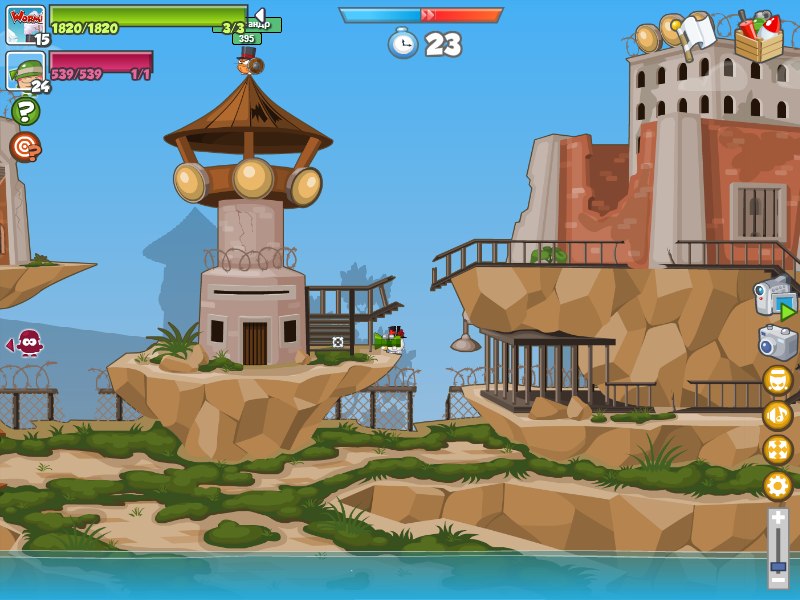This screenshot has width=800, height=600.
Task: Switch to fullscreen with the arrows button
Action: pyautogui.click(x=777, y=450)
